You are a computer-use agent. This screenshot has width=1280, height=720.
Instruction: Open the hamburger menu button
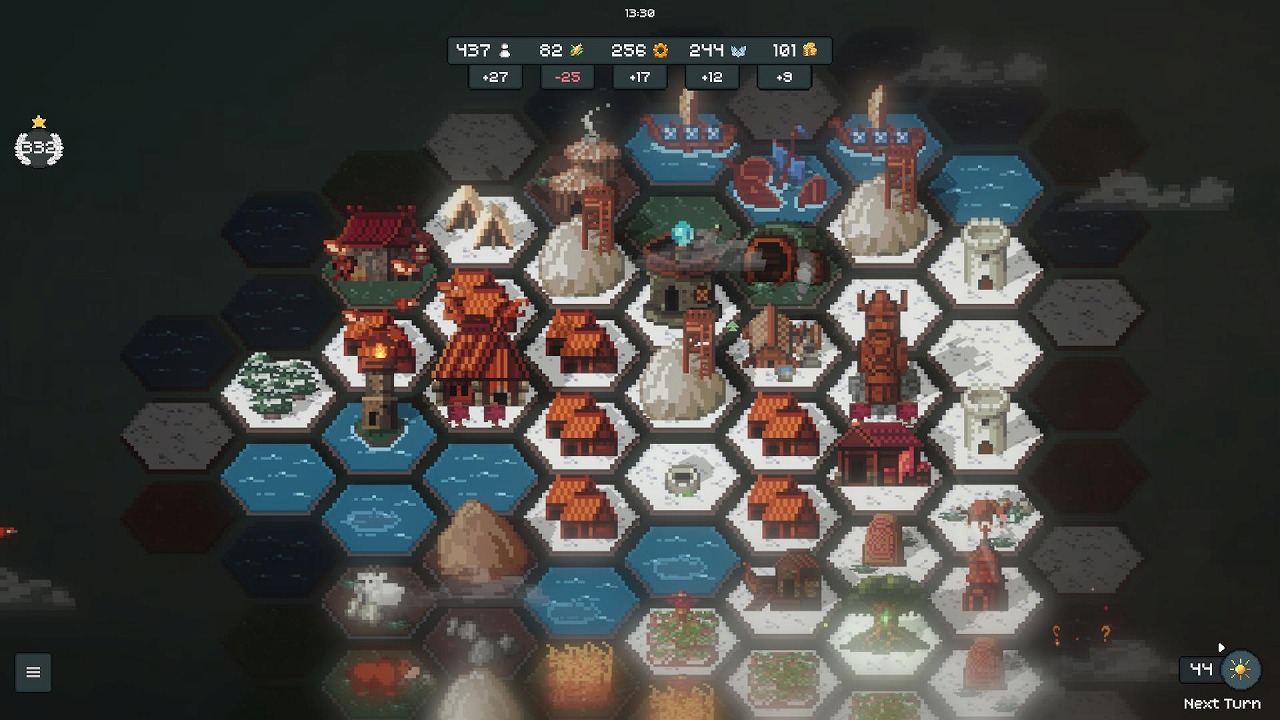point(33,672)
